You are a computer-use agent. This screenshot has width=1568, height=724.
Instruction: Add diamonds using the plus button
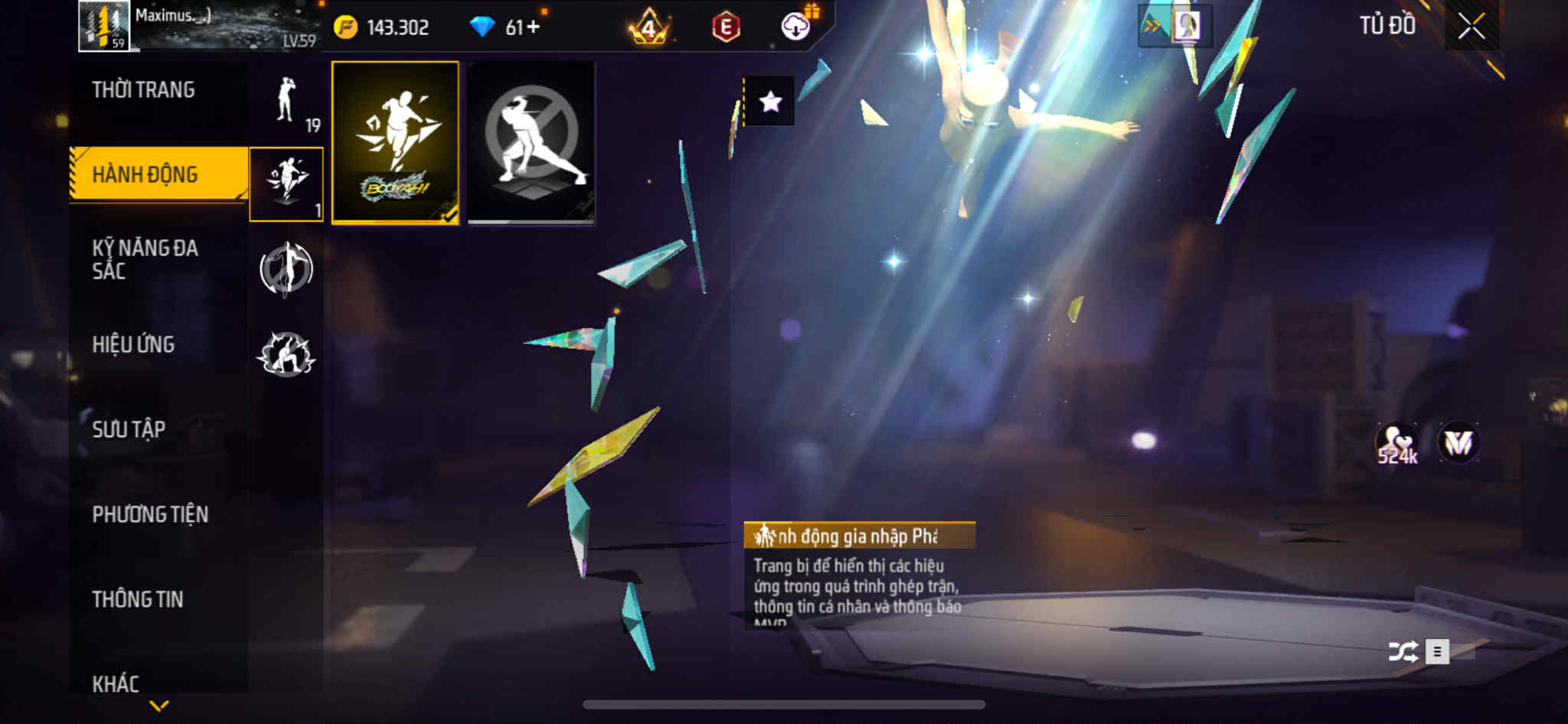click(x=533, y=28)
